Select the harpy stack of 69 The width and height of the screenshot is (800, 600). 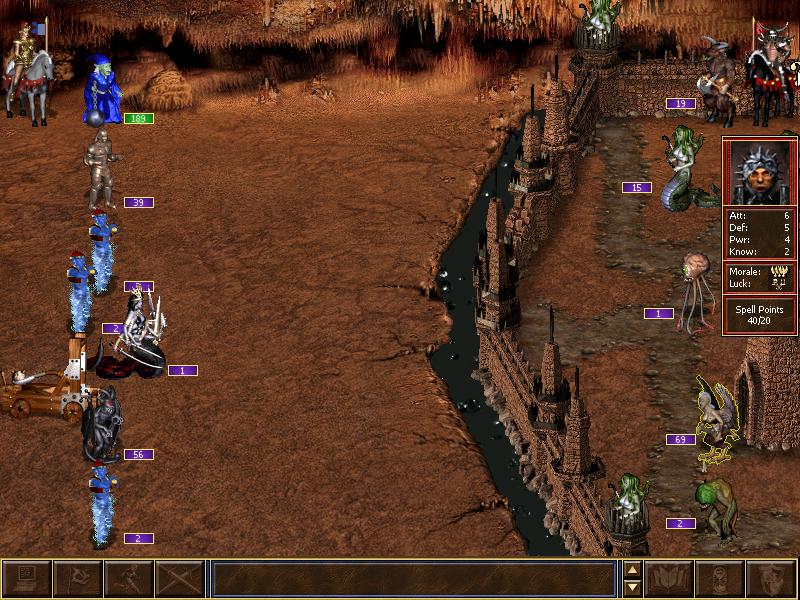[x=715, y=415]
